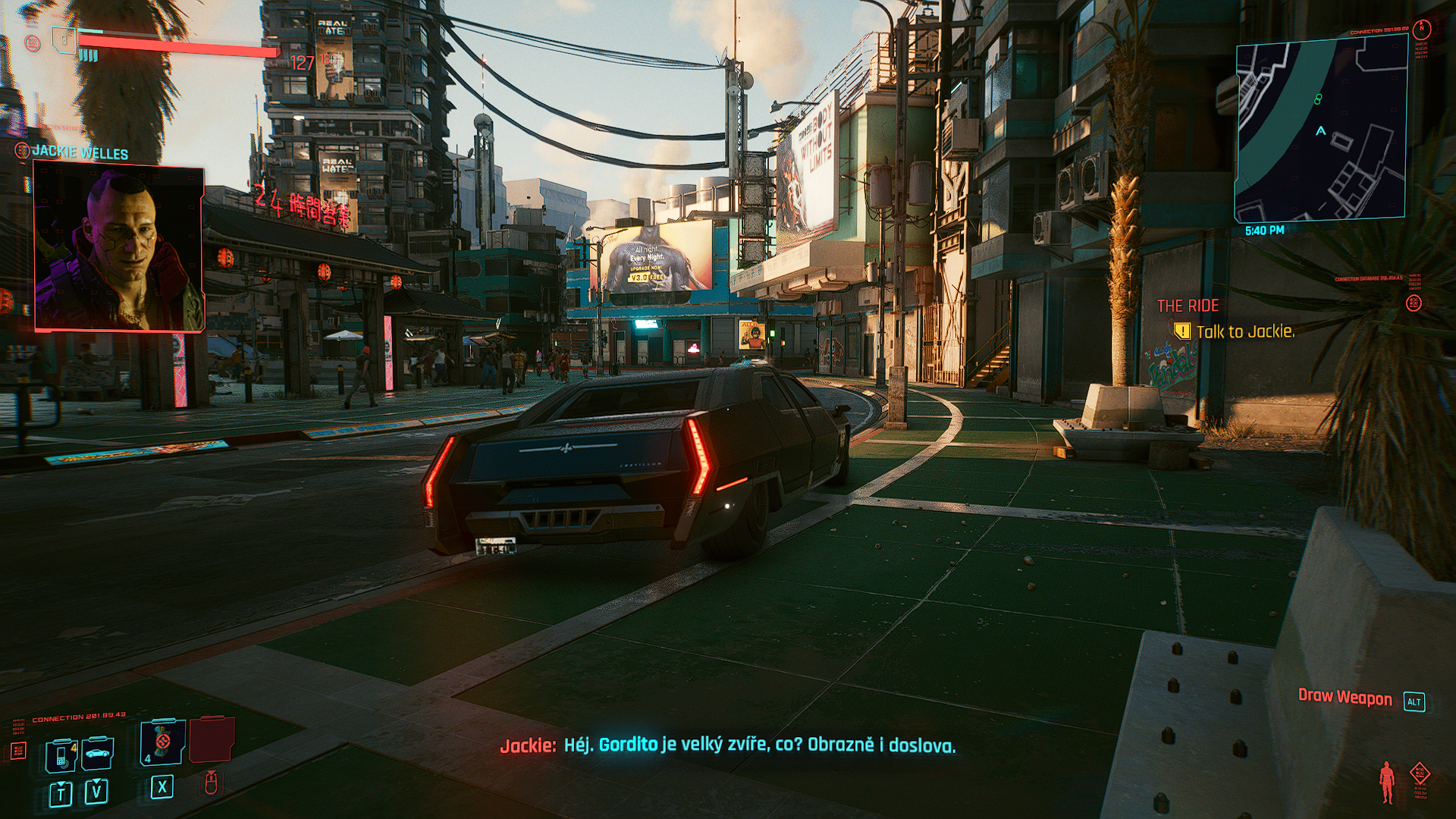Click the red body stance silhouette icon
Image resolution: width=1456 pixels, height=819 pixels.
tap(1387, 782)
